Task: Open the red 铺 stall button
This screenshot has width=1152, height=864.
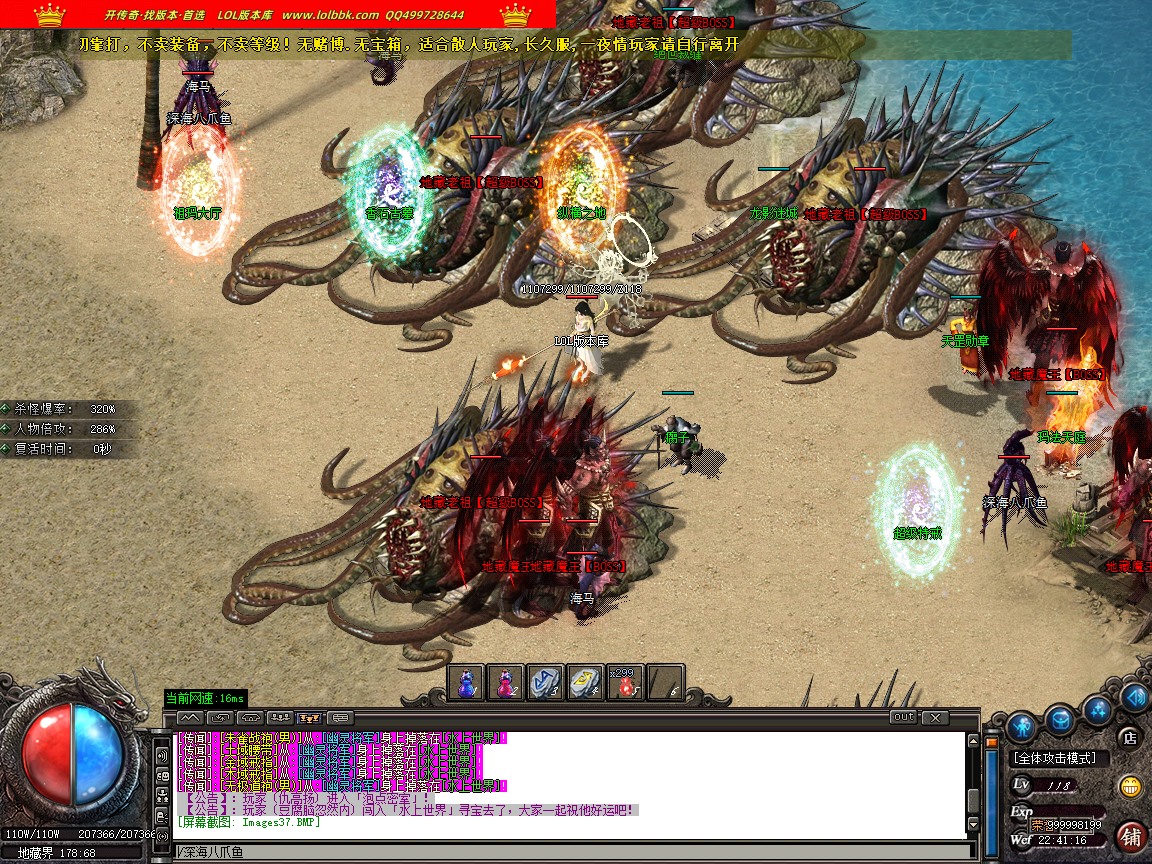Action: [1131, 836]
